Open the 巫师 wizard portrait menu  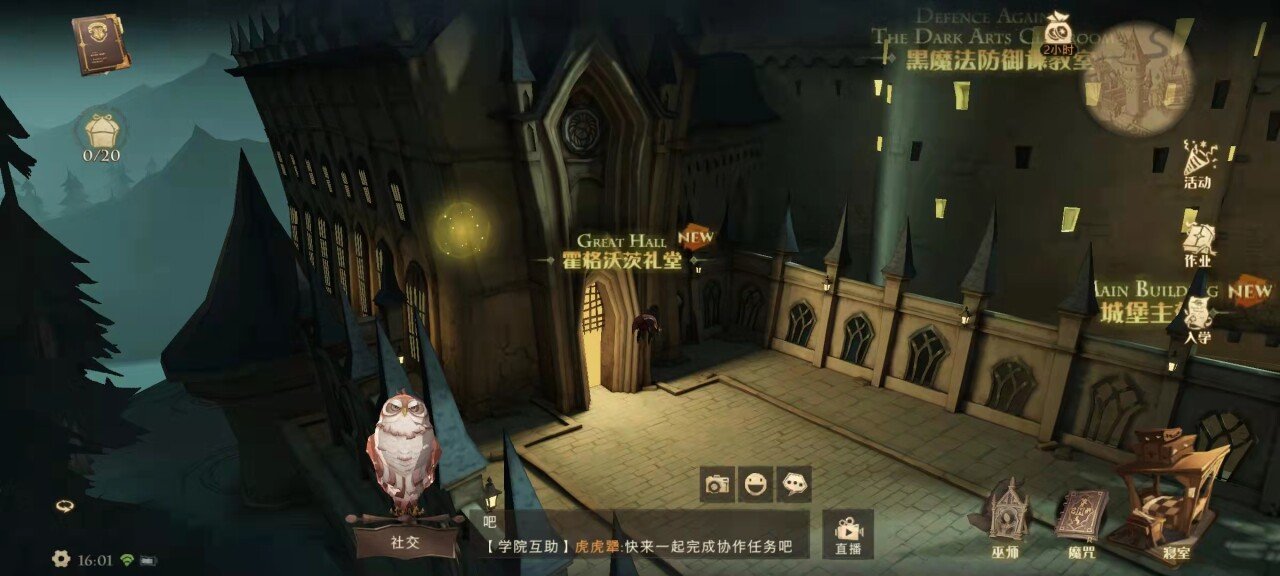click(x=1005, y=518)
